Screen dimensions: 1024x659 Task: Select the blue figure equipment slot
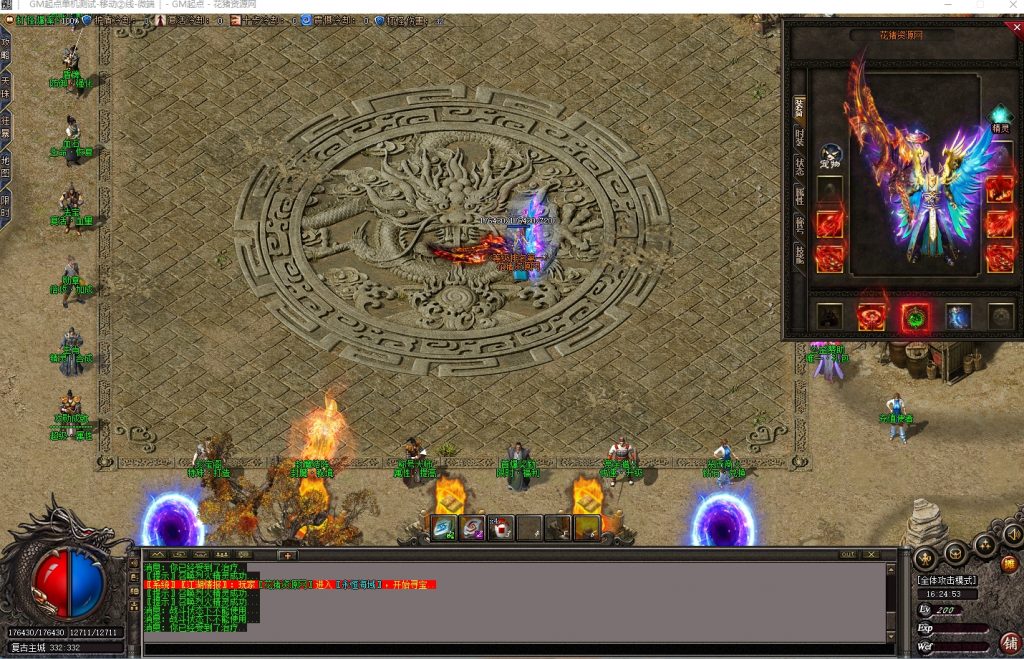coord(958,317)
